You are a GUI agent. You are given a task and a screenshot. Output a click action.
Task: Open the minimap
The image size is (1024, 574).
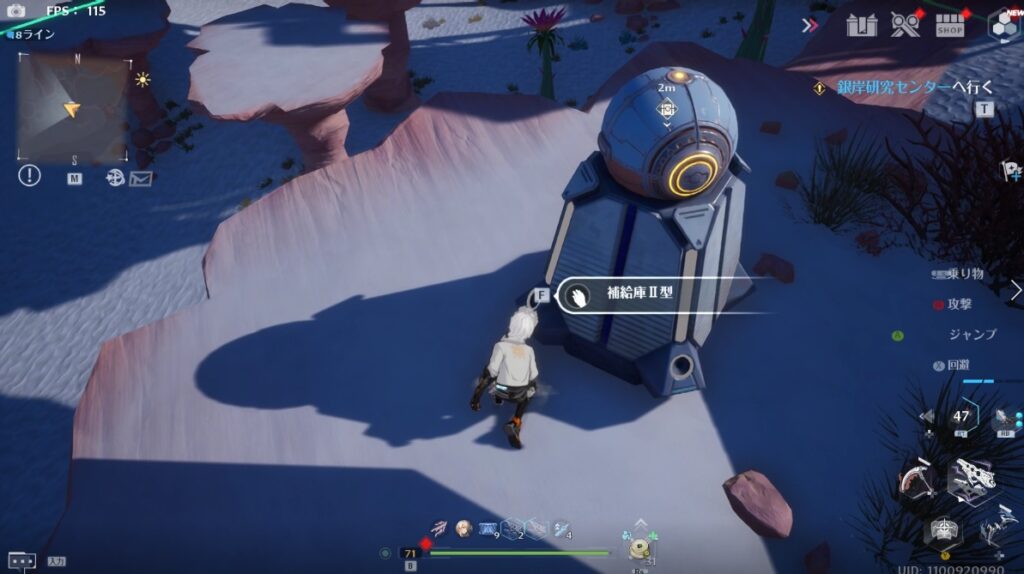point(74,108)
